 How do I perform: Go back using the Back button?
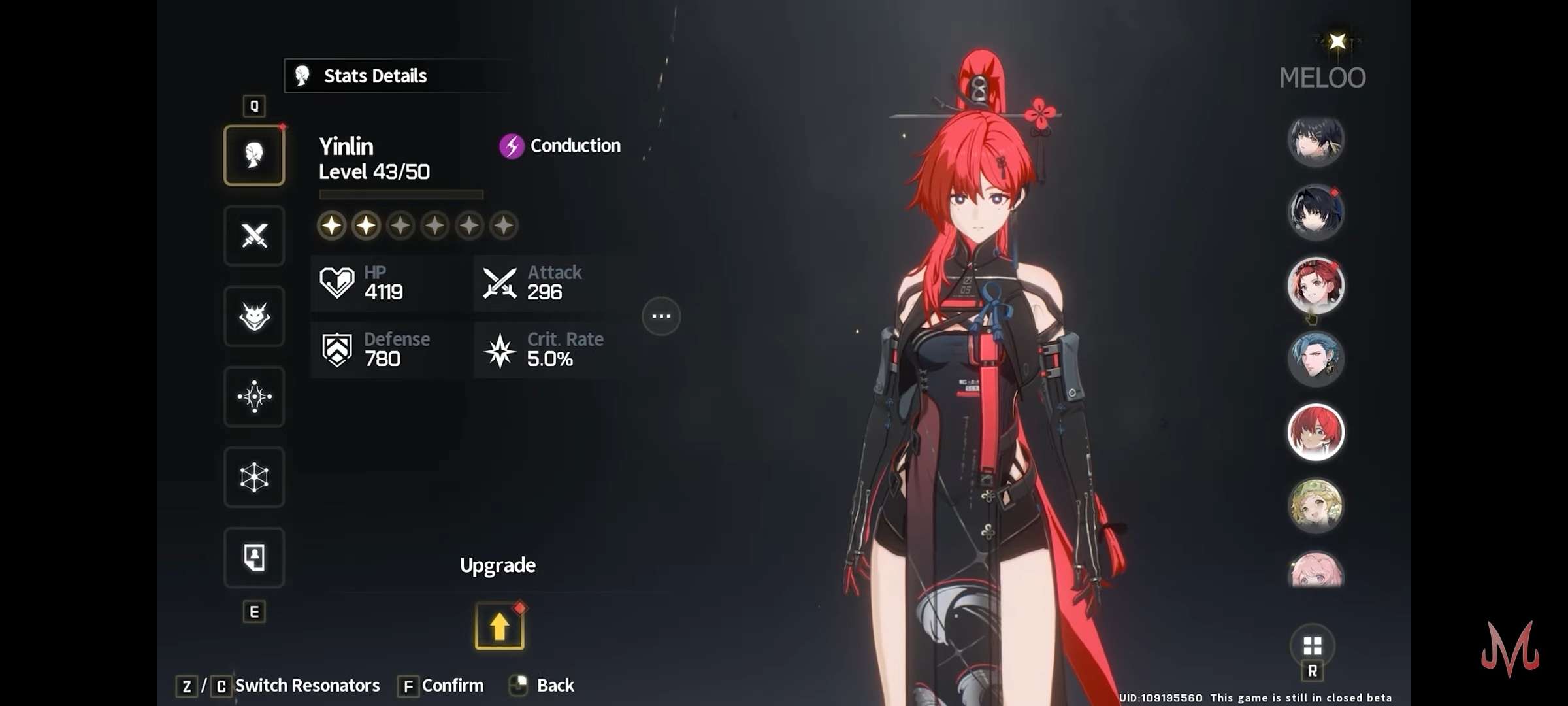pos(555,685)
